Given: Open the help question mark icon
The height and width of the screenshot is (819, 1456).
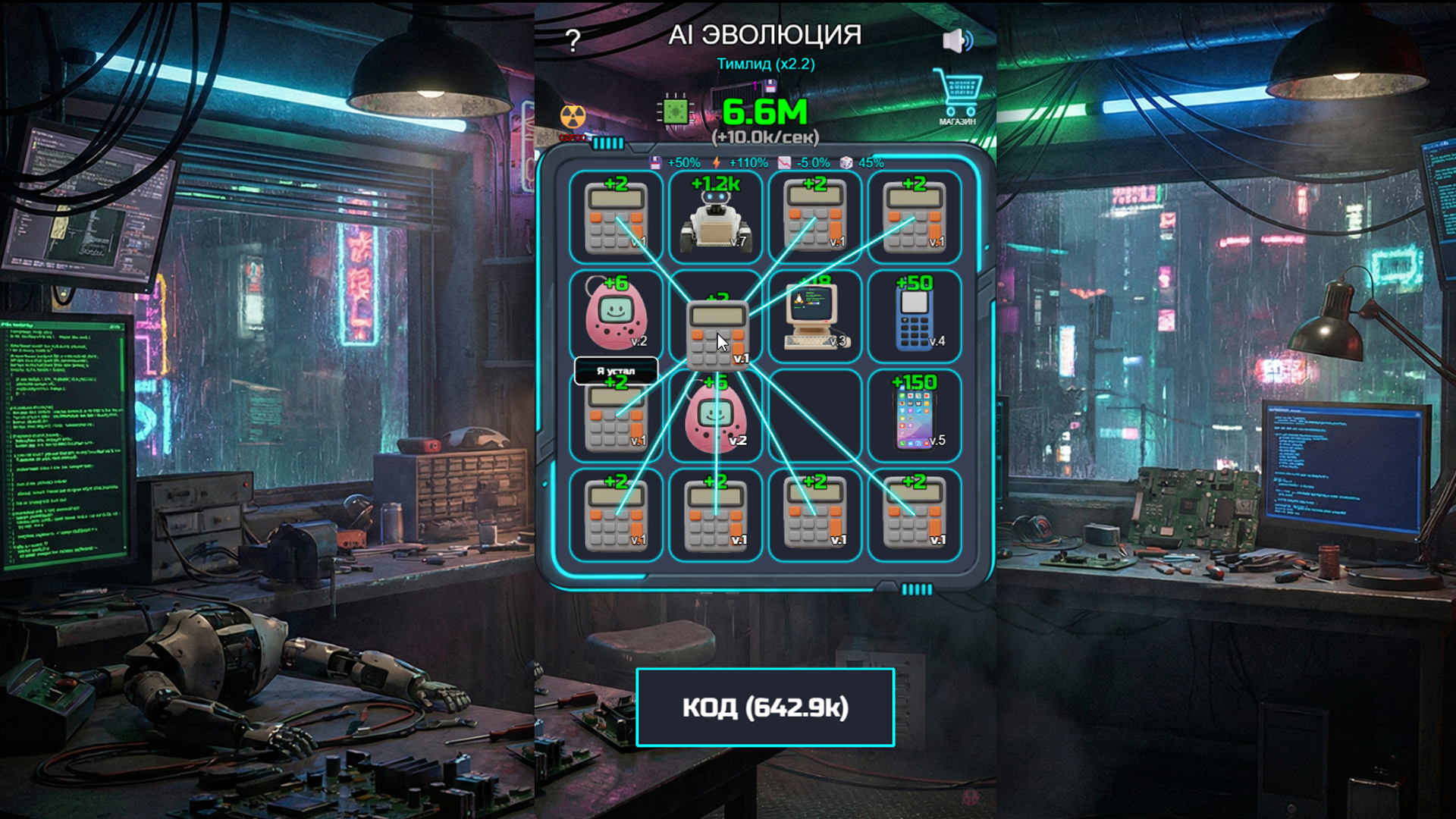Looking at the screenshot, I should tap(574, 36).
